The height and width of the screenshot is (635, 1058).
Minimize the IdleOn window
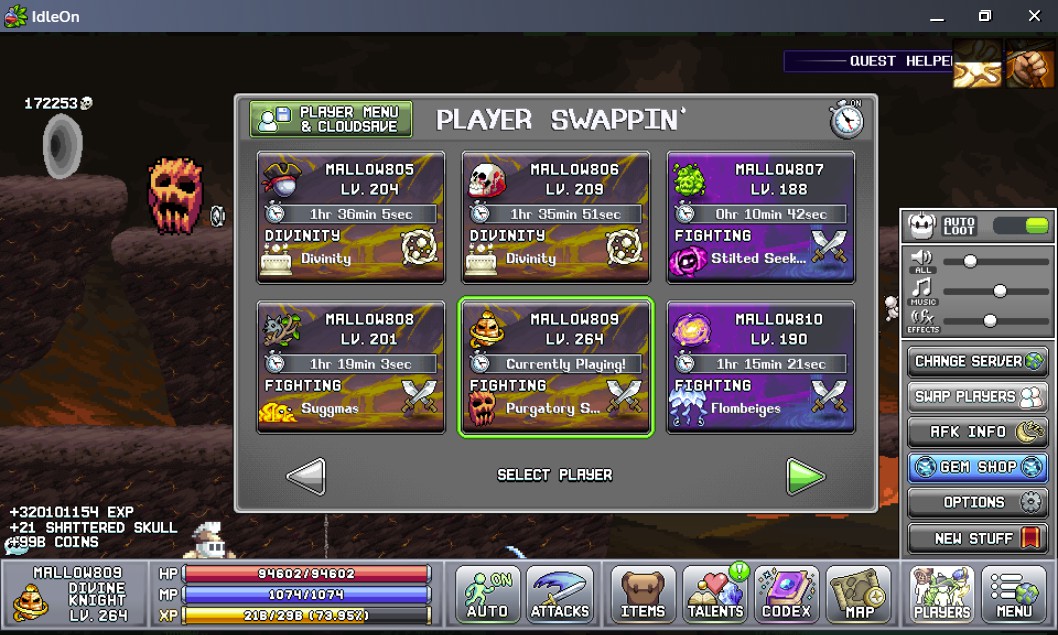coord(937,17)
